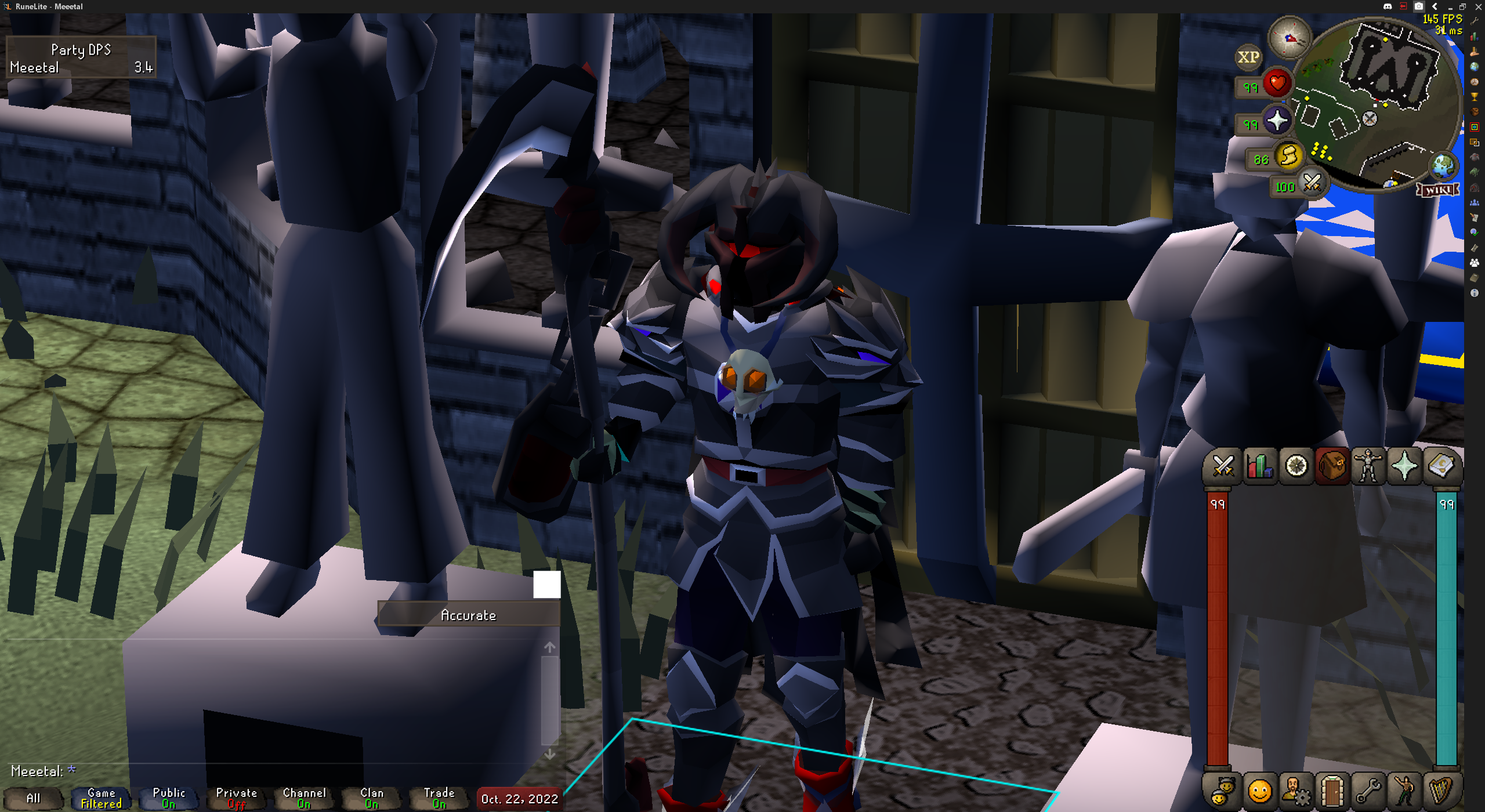Open the Worn Equipment tab
The width and height of the screenshot is (1485, 812).
1368,466
